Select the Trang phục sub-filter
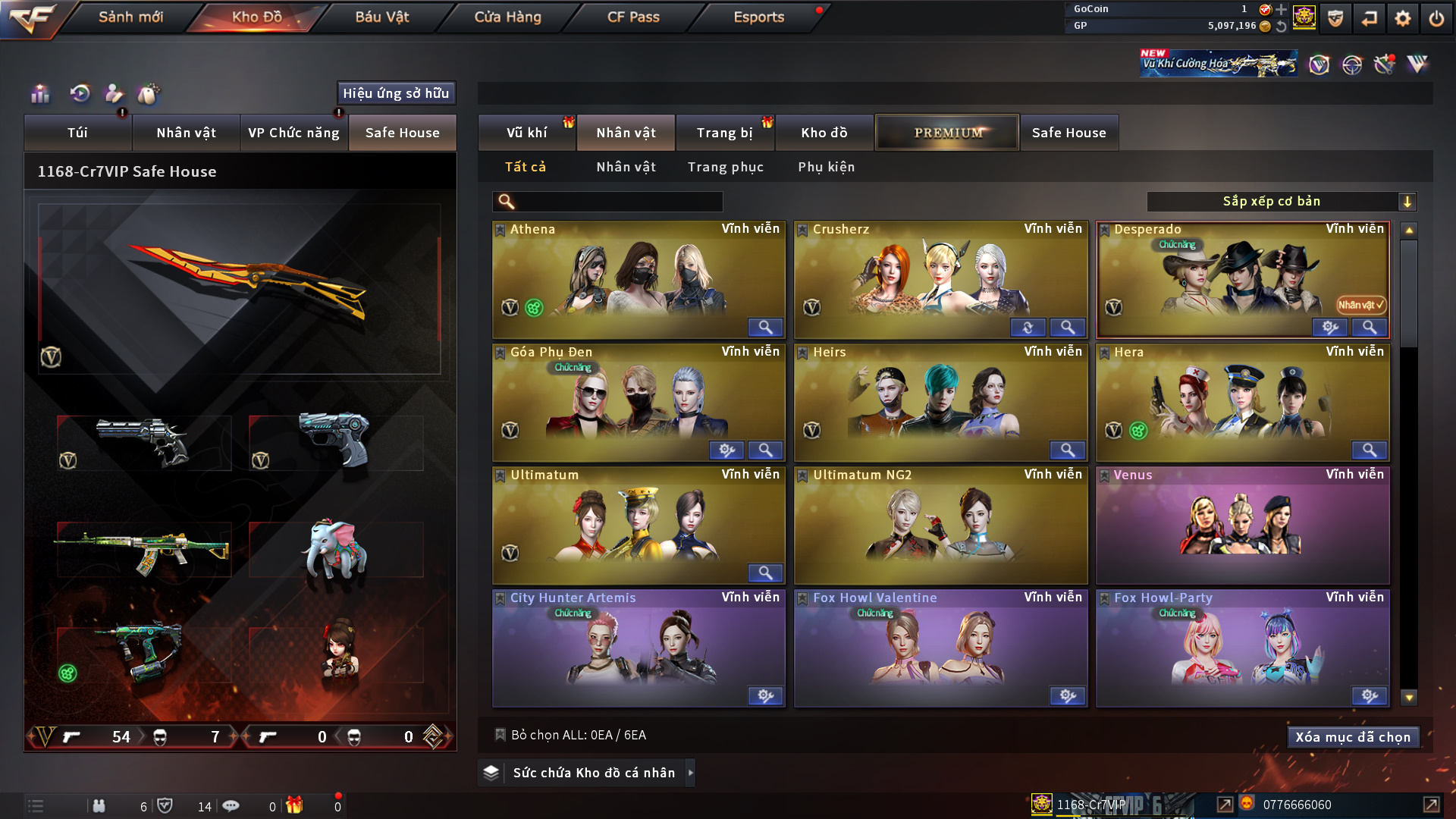The width and height of the screenshot is (1456, 819). pos(725,167)
